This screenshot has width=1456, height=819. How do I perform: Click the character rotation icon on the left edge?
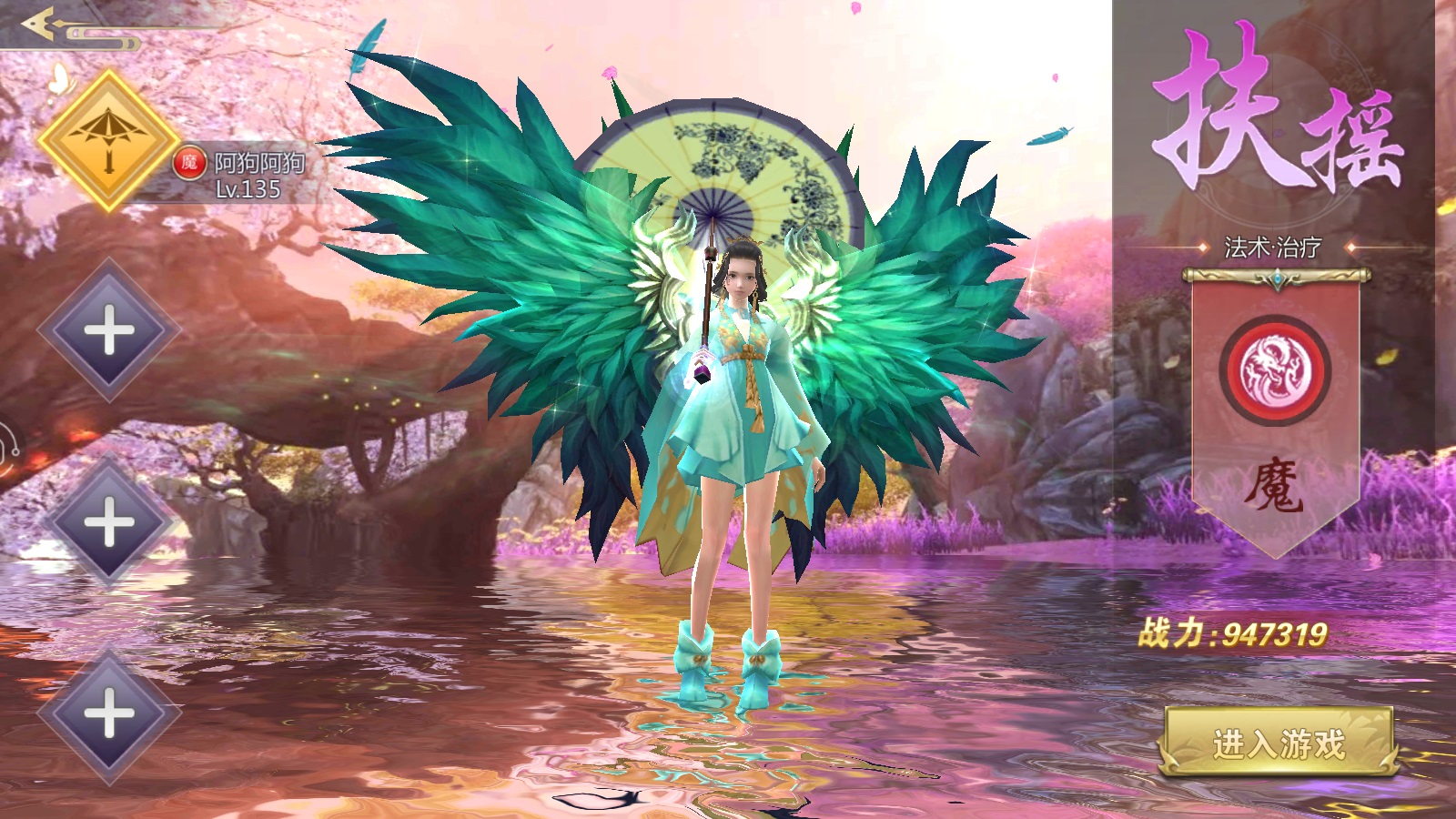pyautogui.click(x=9, y=444)
